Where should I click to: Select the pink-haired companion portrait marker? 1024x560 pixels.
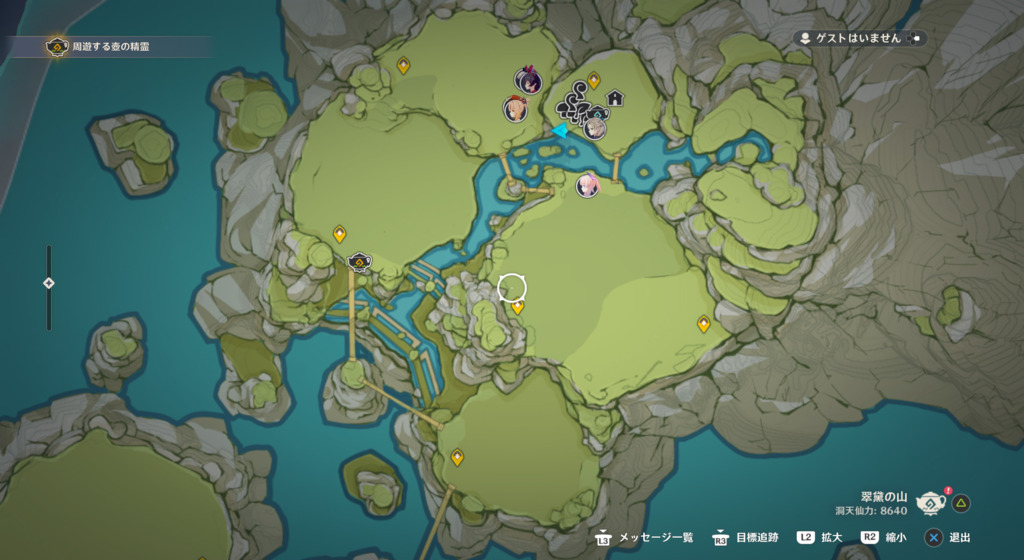[x=588, y=185]
